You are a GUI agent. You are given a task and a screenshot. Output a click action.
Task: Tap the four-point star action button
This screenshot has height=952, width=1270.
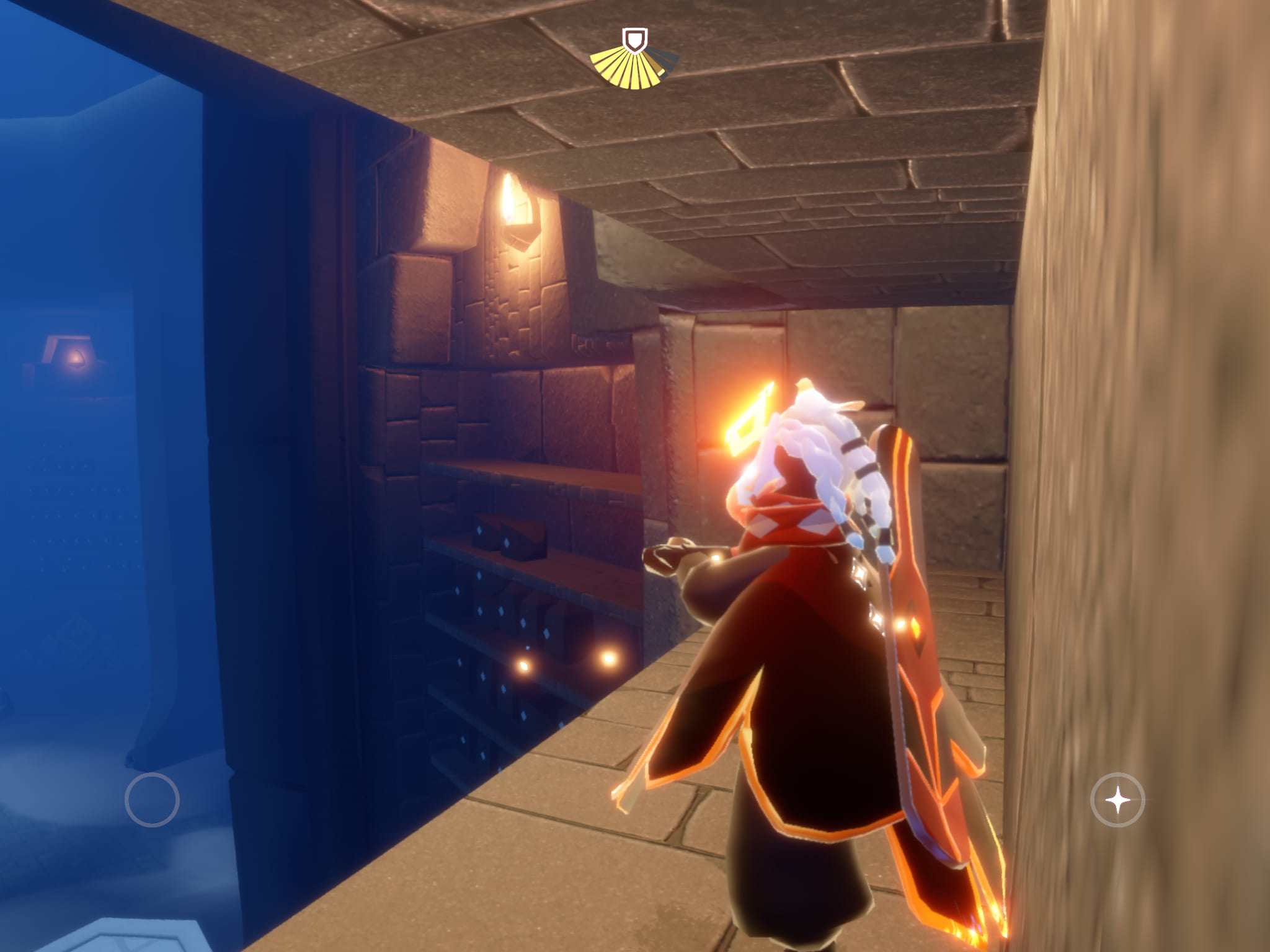1117,800
